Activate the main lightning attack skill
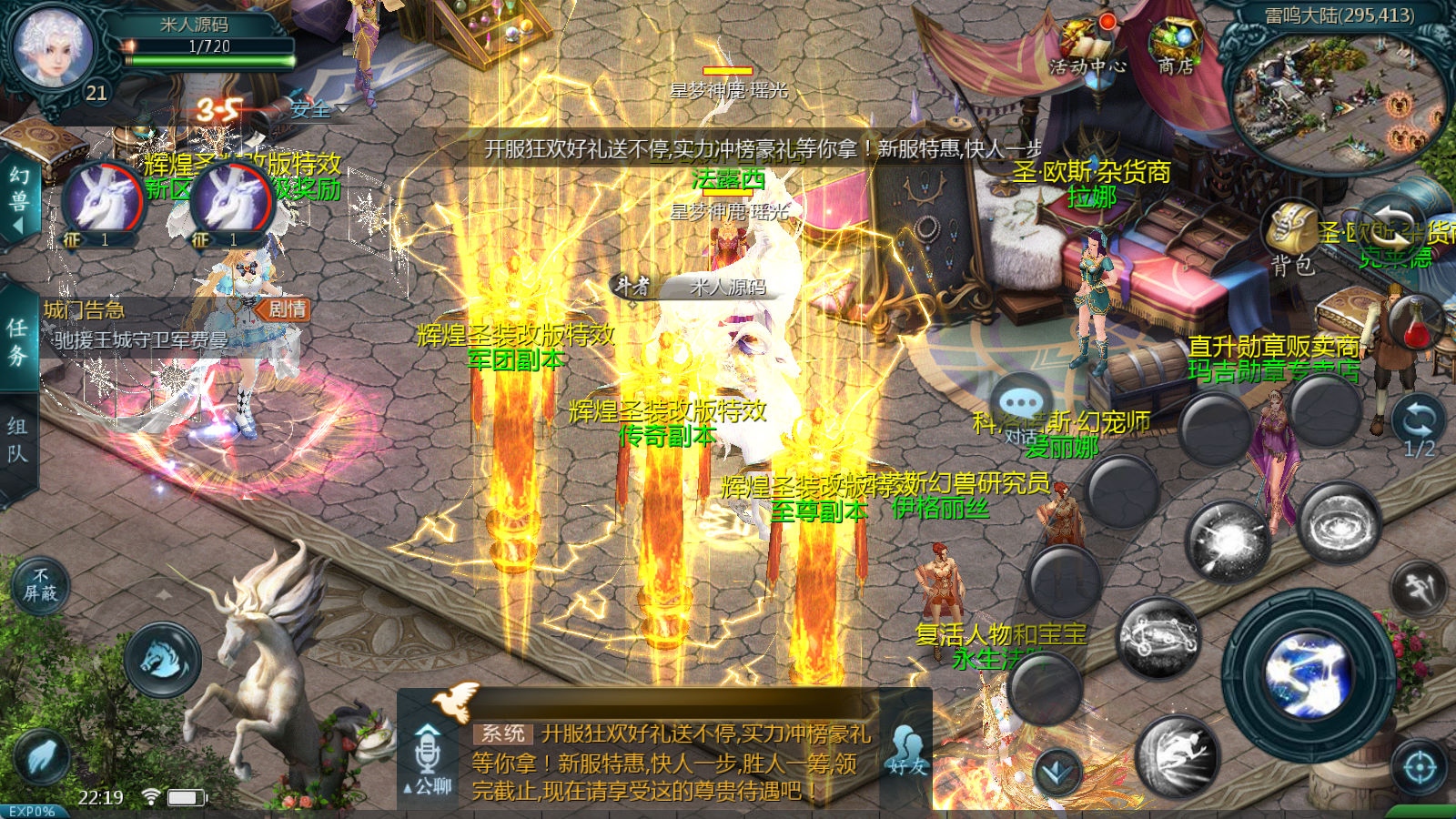 [x=1311, y=675]
